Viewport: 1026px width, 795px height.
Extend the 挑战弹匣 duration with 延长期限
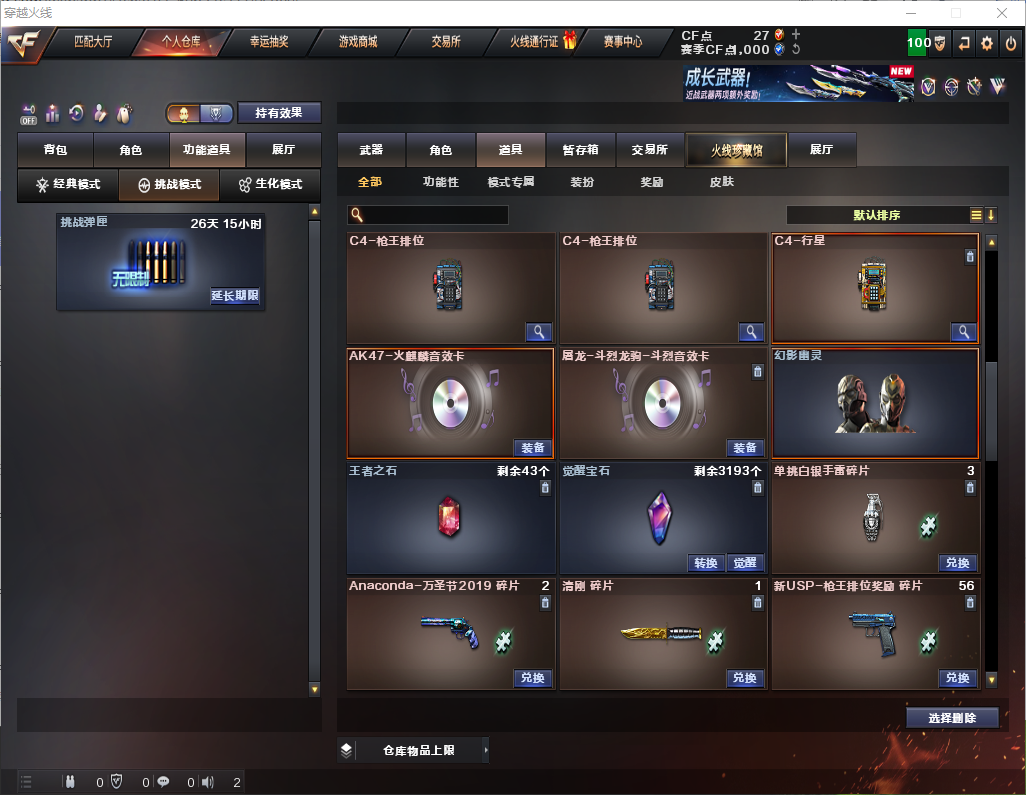235,296
